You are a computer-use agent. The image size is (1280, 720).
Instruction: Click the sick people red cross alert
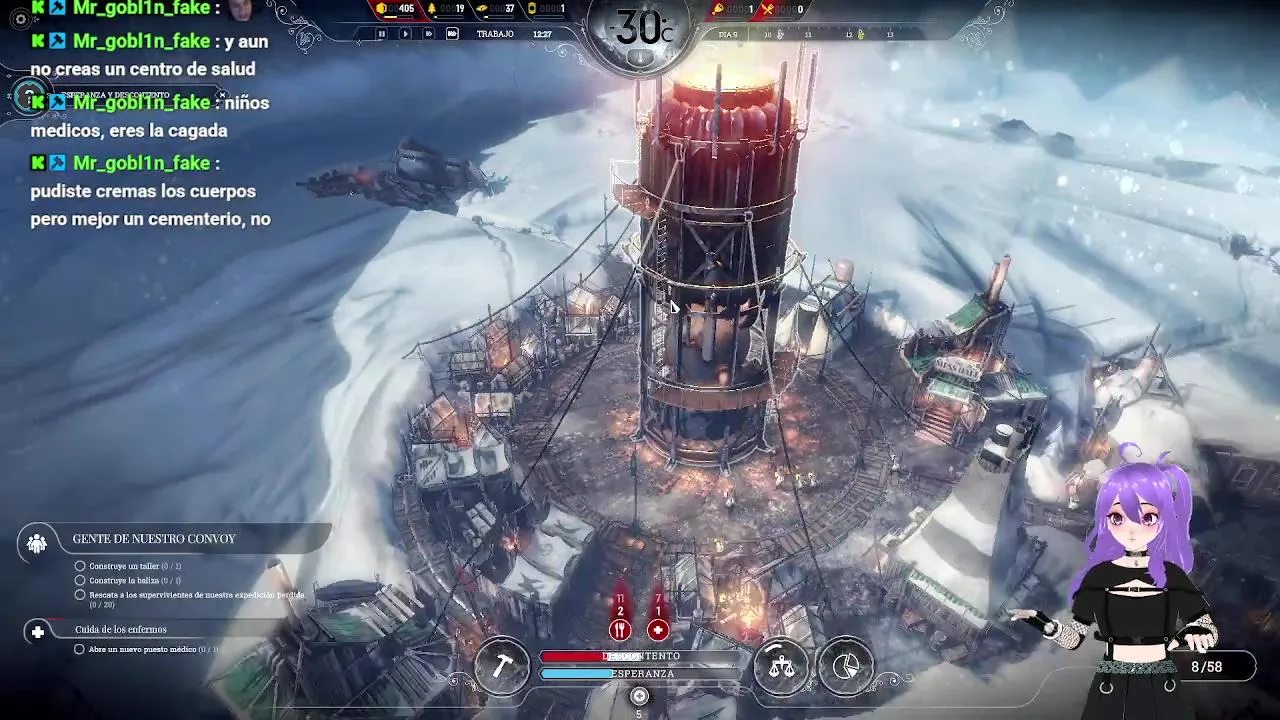658,629
